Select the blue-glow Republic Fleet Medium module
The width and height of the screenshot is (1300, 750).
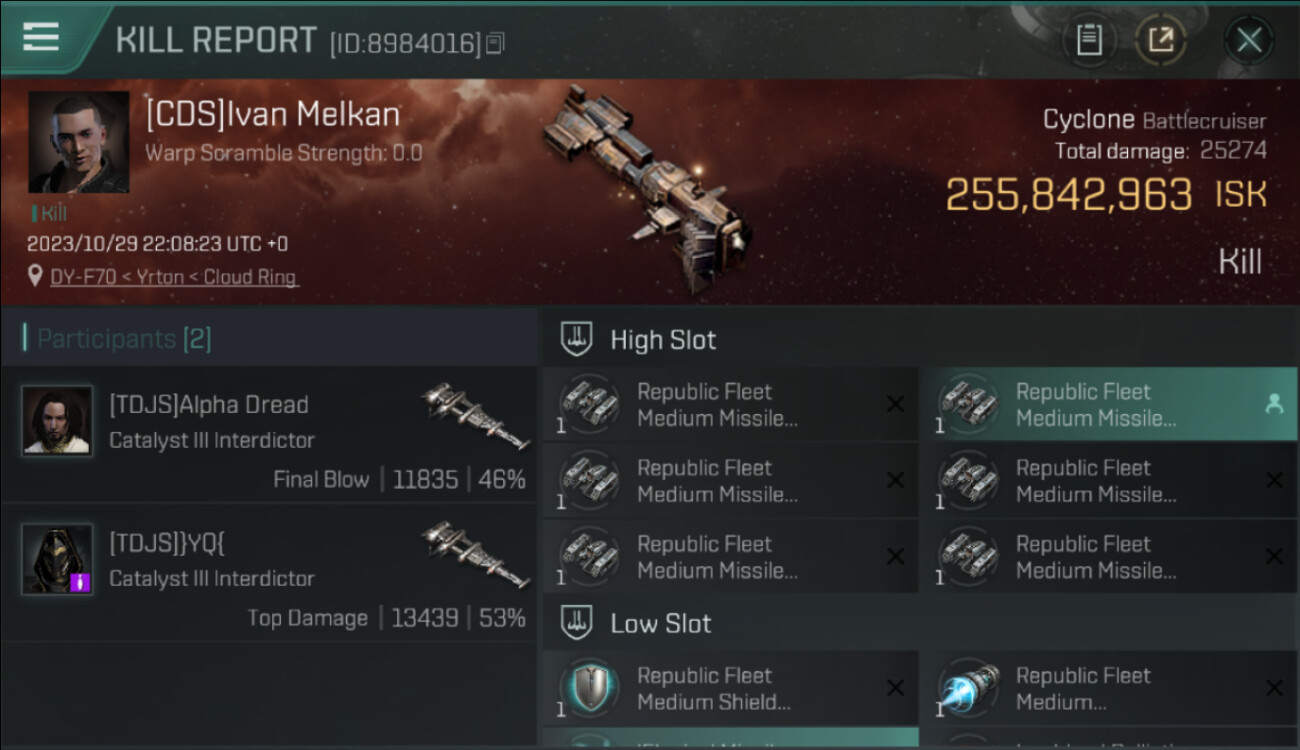click(x=1108, y=688)
